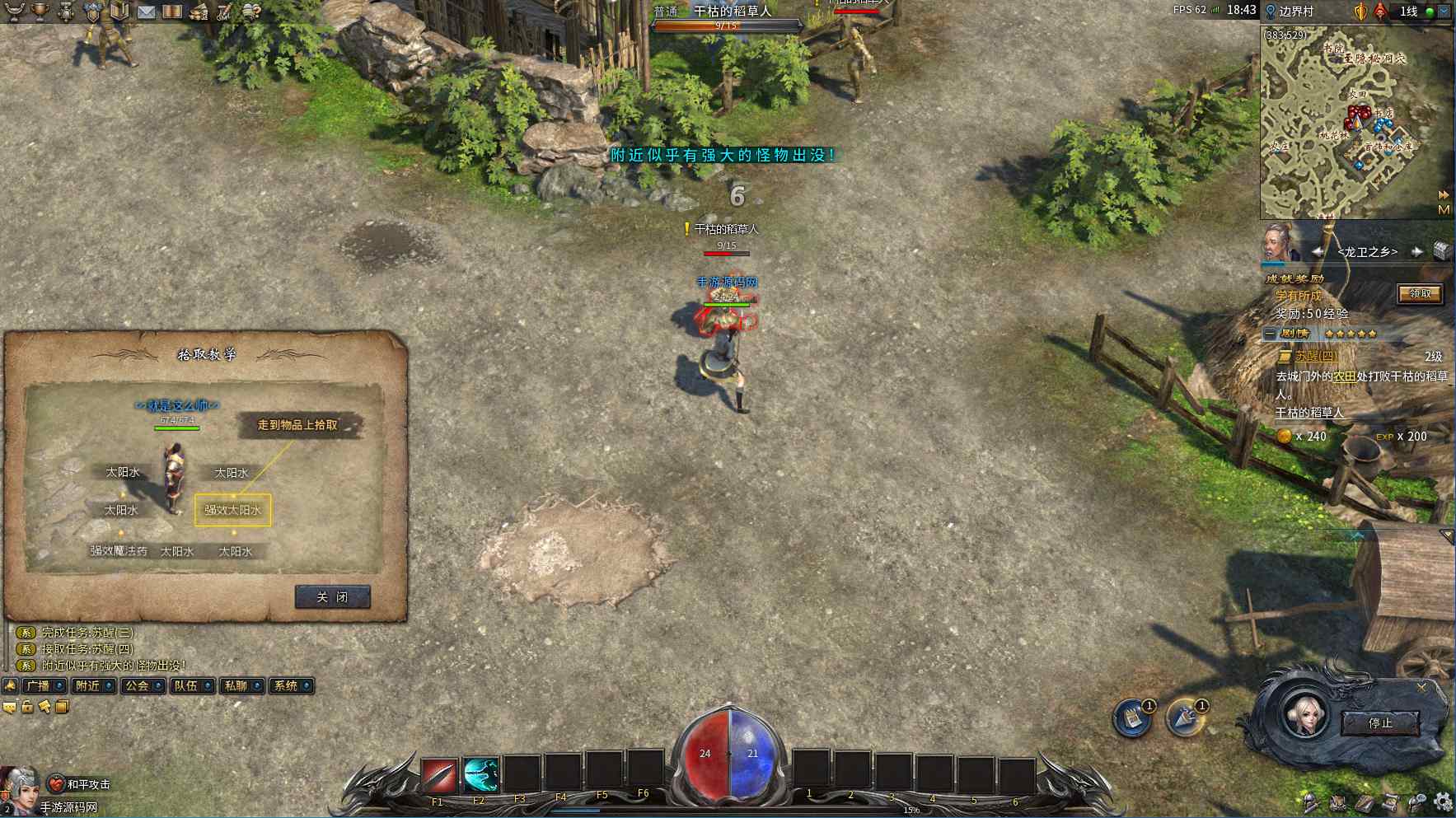Activate the F2 cyan skill

[x=480, y=774]
